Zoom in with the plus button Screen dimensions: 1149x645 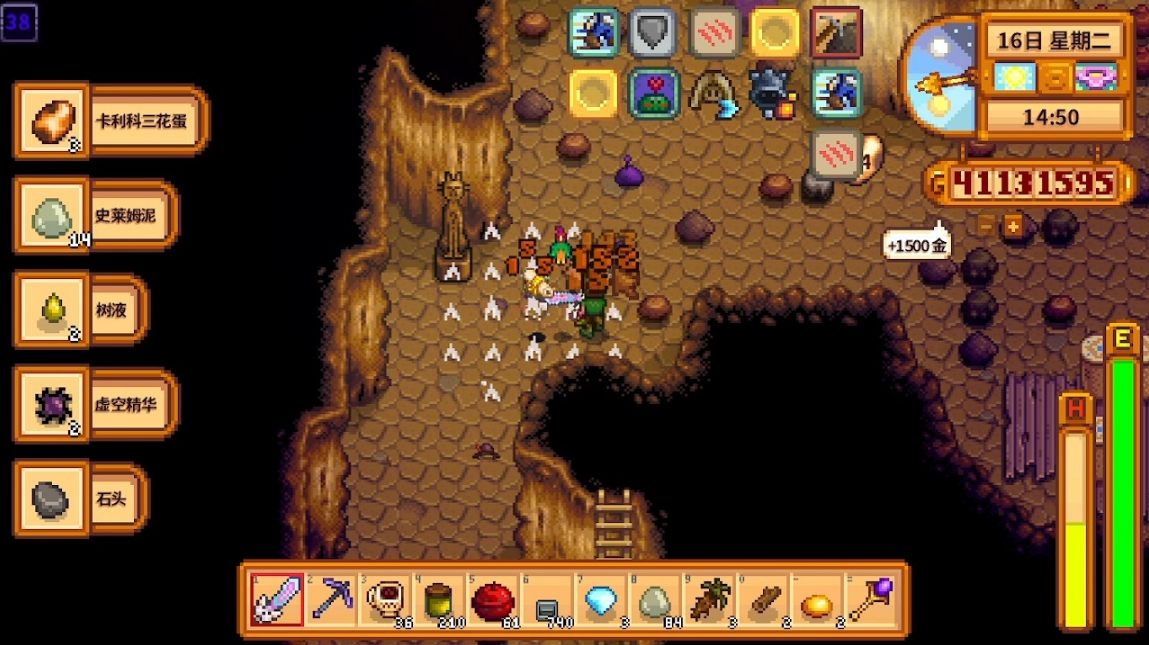(x=1013, y=226)
